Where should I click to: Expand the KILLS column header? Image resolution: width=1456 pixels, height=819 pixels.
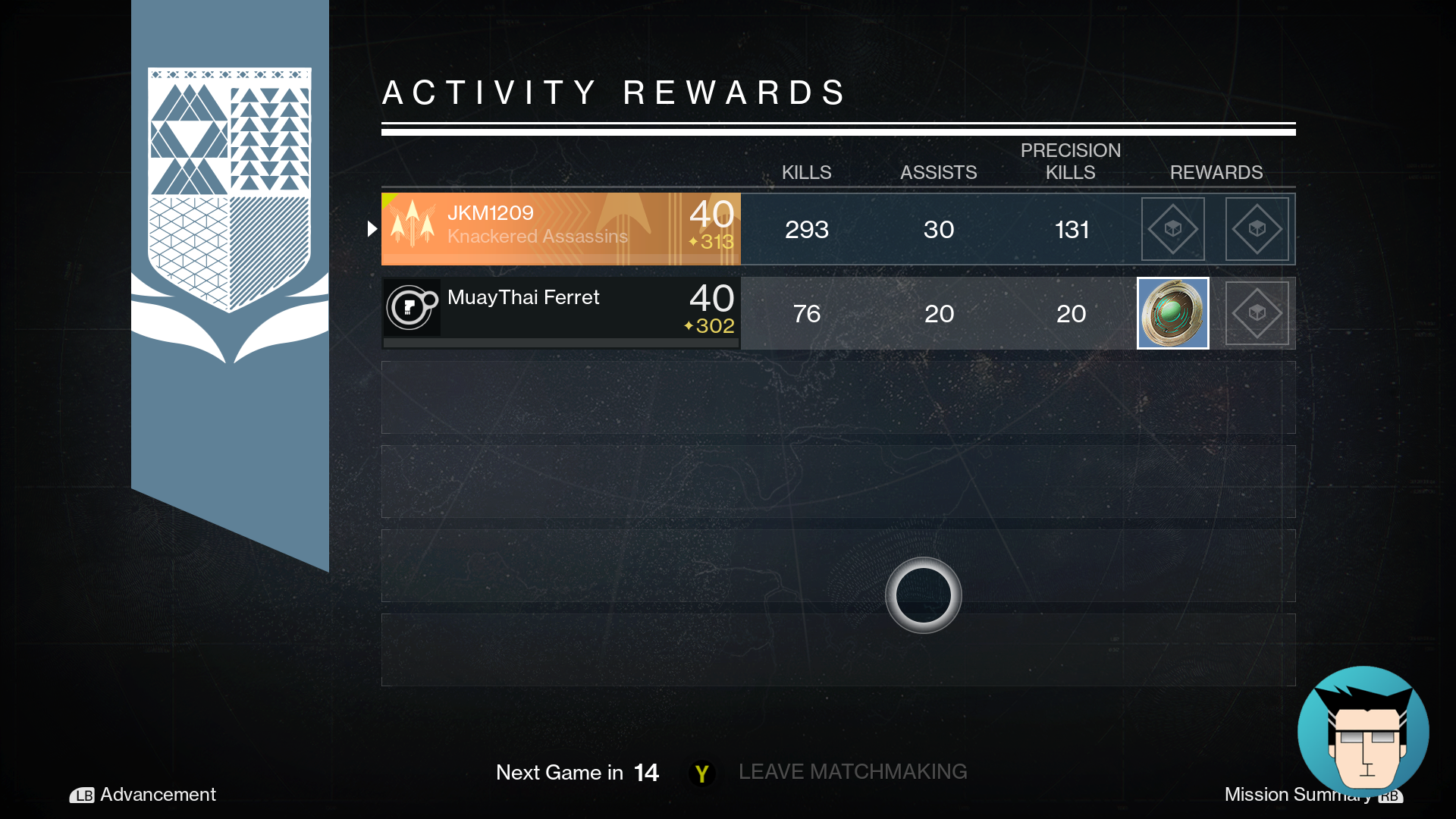[x=806, y=172]
